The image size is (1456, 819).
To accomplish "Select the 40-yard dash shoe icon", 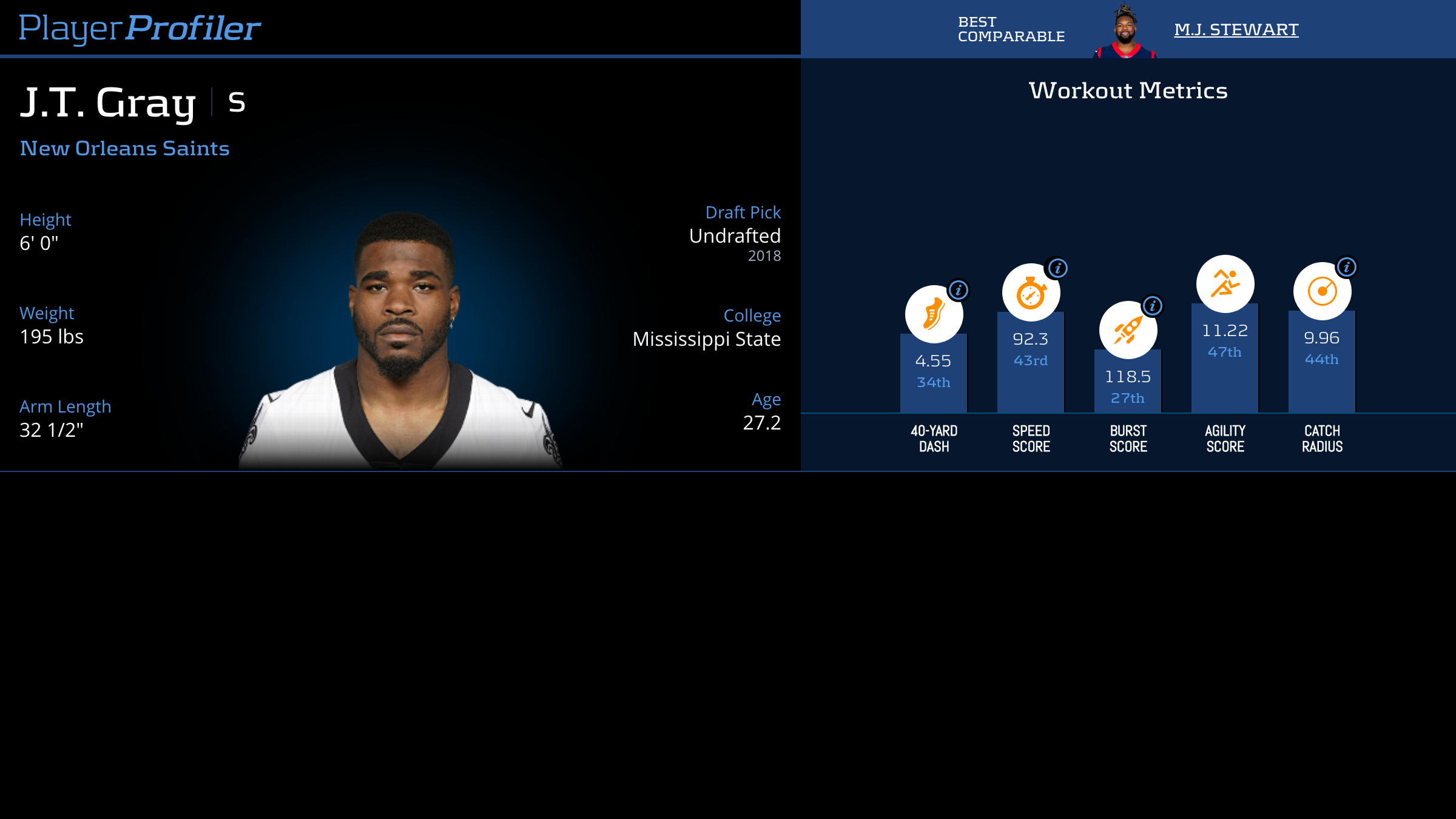I will 933,314.
